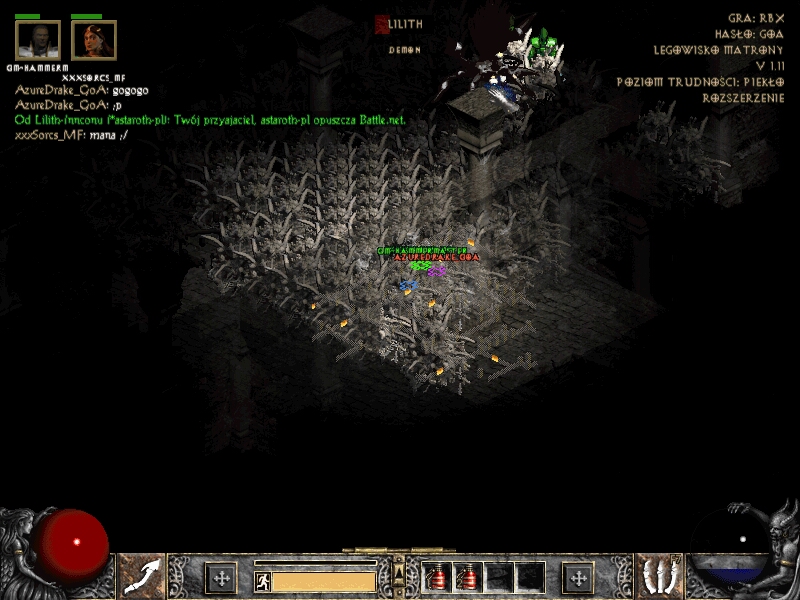Open the left skill slot with the white arrow

pyautogui.click(x=143, y=577)
